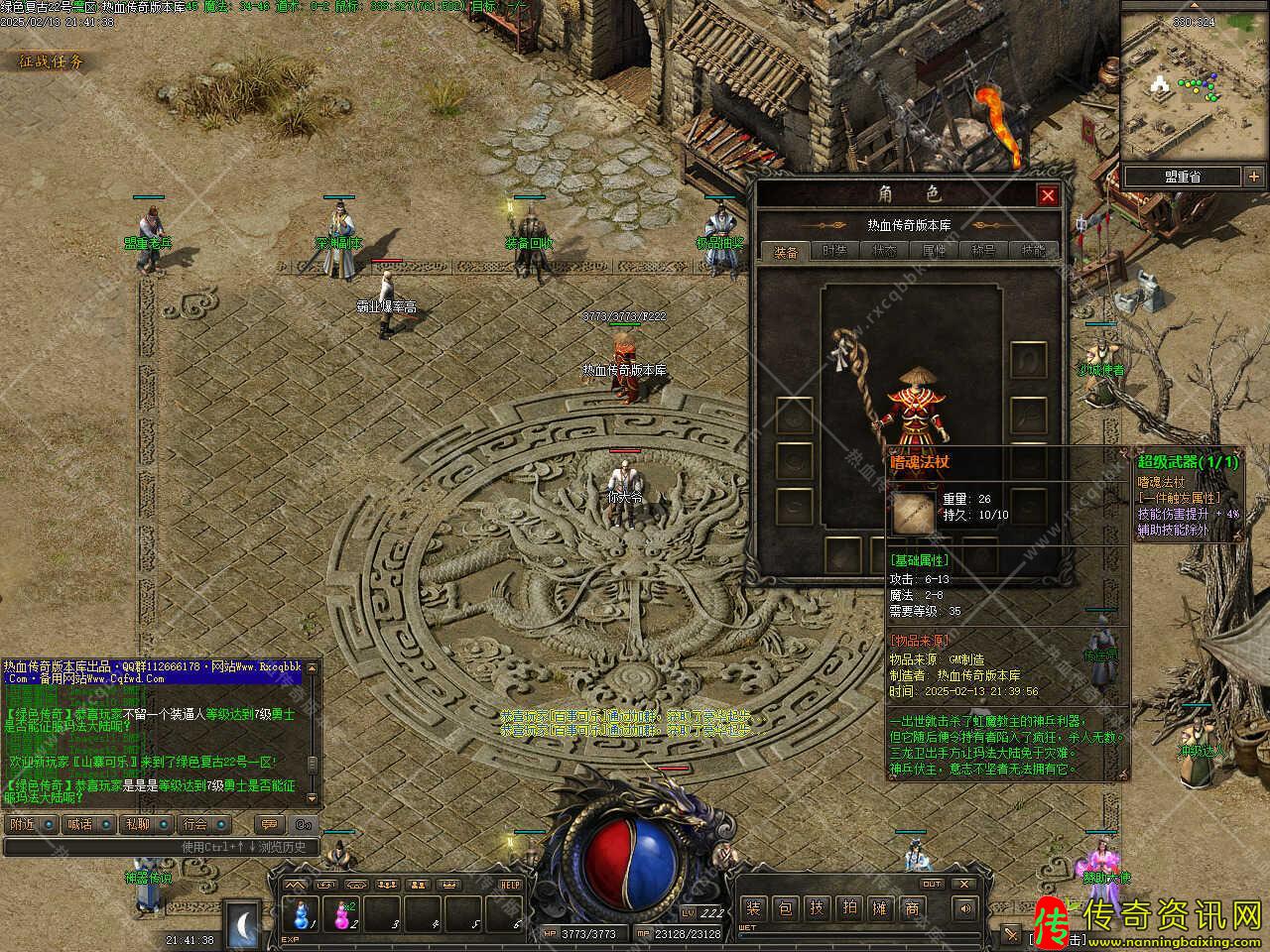Switch to the 时装 tab
1270x952 pixels.
tap(834, 251)
